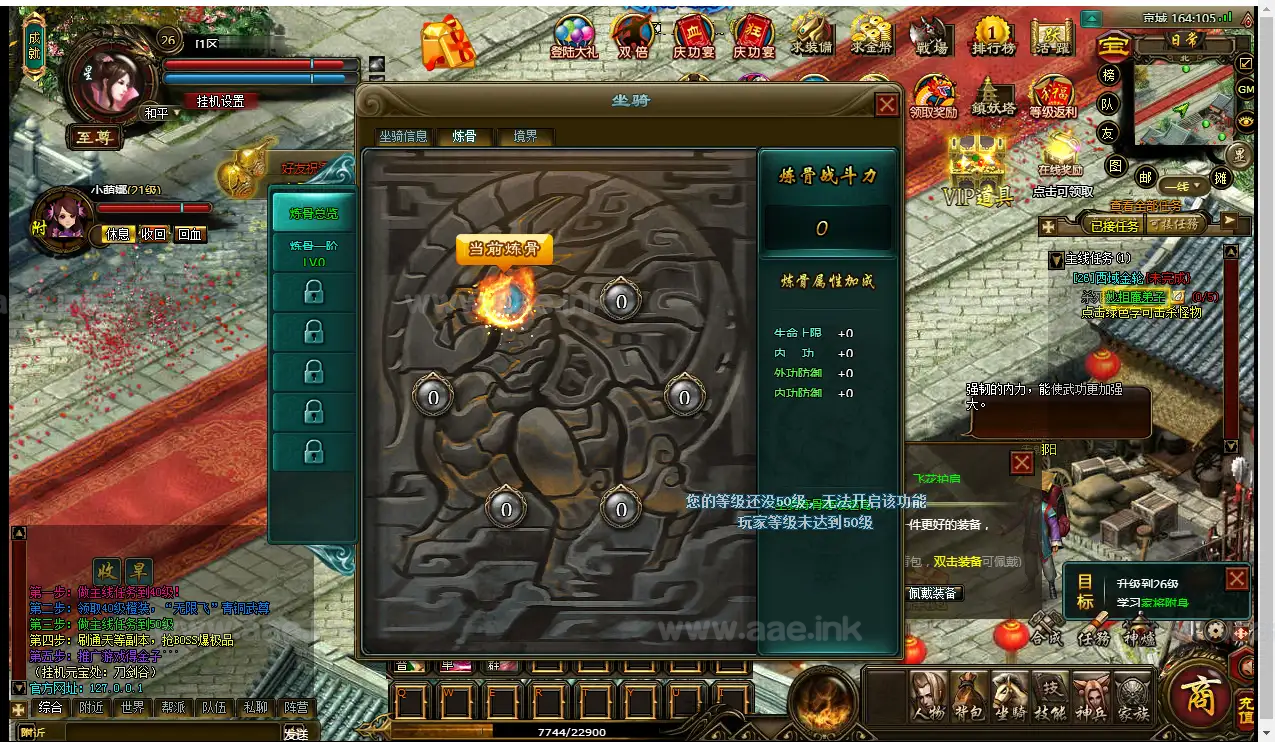Viewport: 1275px width, 742px height.
Task: Close the 坐骑 mount window
Action: point(886,104)
